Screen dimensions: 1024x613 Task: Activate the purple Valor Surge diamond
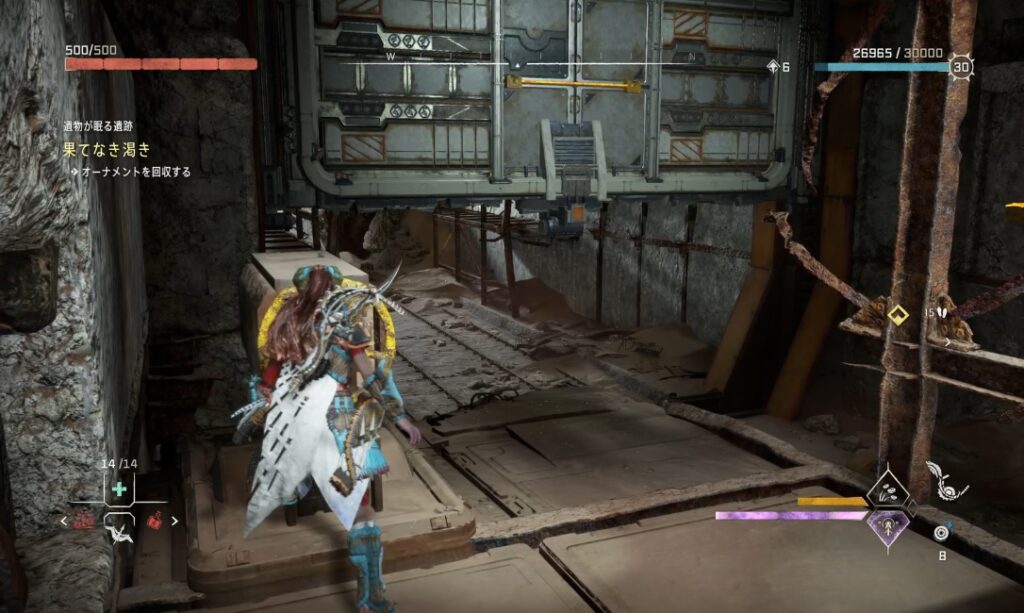click(886, 524)
